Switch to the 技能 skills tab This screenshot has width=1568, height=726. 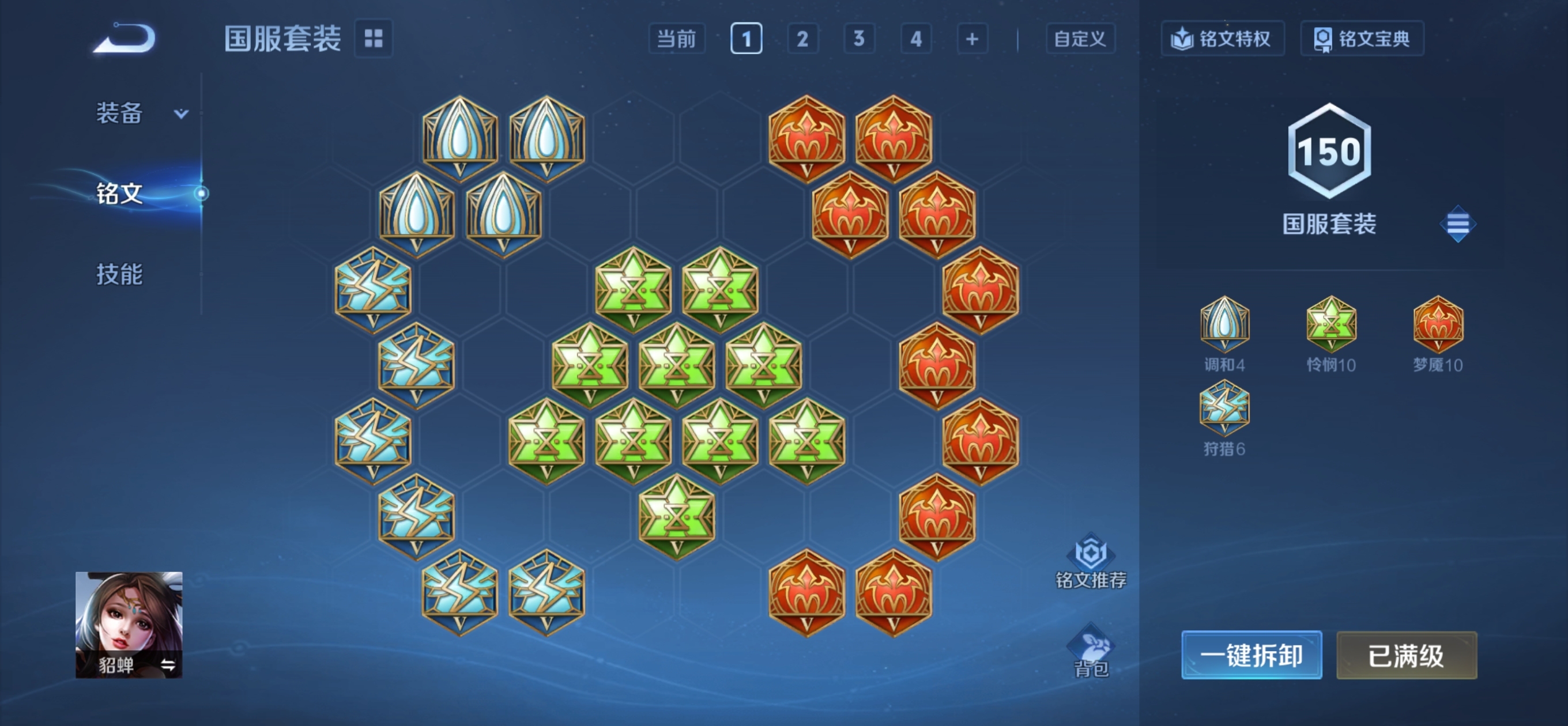click(x=120, y=274)
